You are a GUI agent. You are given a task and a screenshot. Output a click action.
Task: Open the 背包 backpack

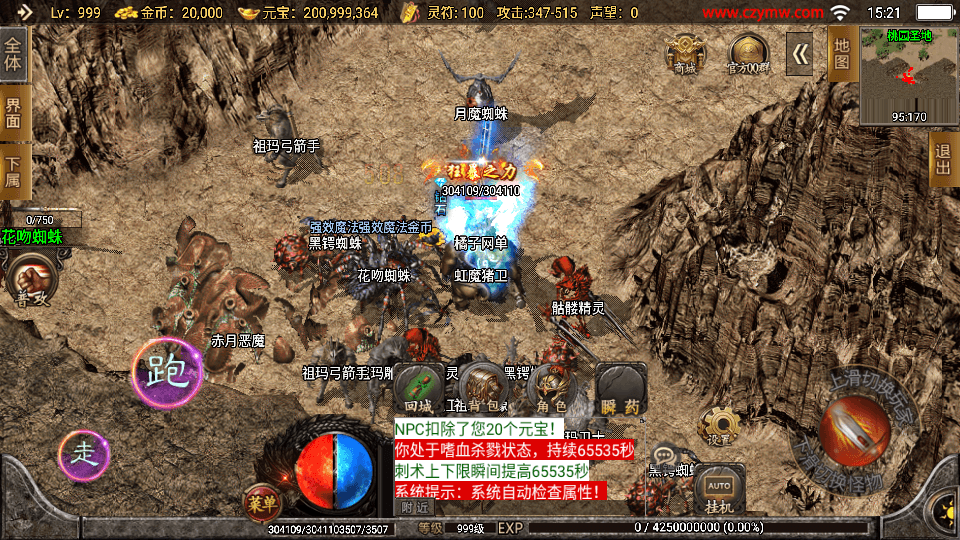pos(485,387)
